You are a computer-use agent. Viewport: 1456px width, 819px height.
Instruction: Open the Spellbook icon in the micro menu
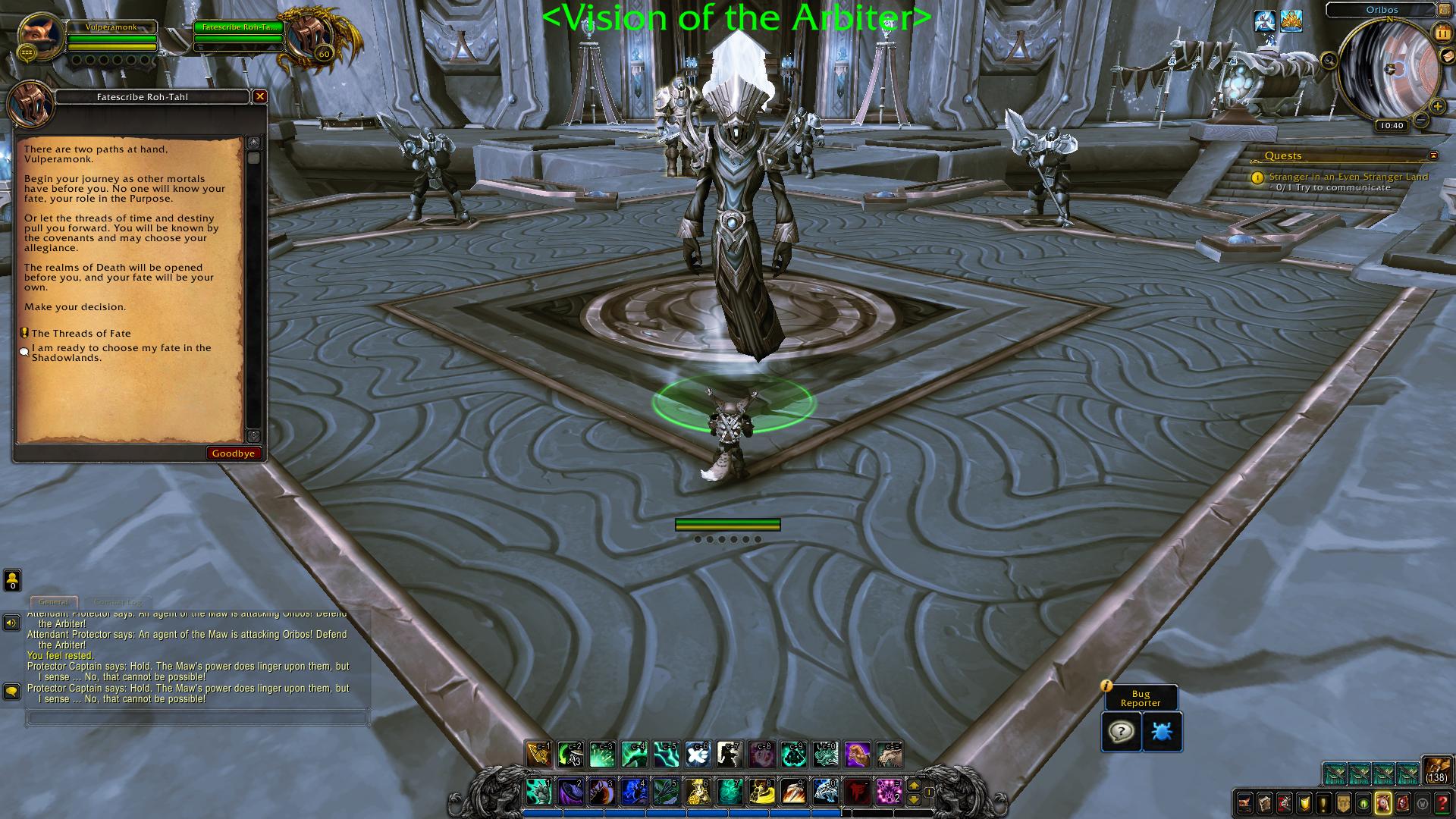tap(1264, 802)
